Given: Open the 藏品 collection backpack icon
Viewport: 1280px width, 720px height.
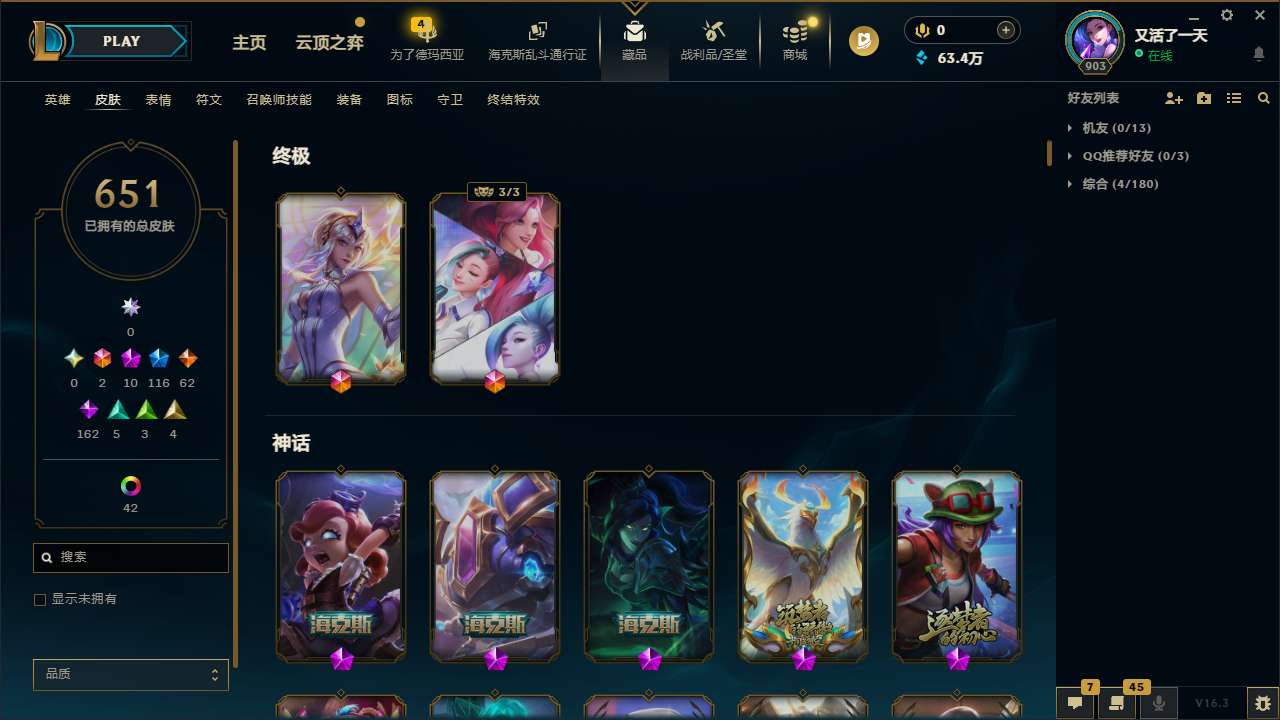Looking at the screenshot, I should (635, 40).
